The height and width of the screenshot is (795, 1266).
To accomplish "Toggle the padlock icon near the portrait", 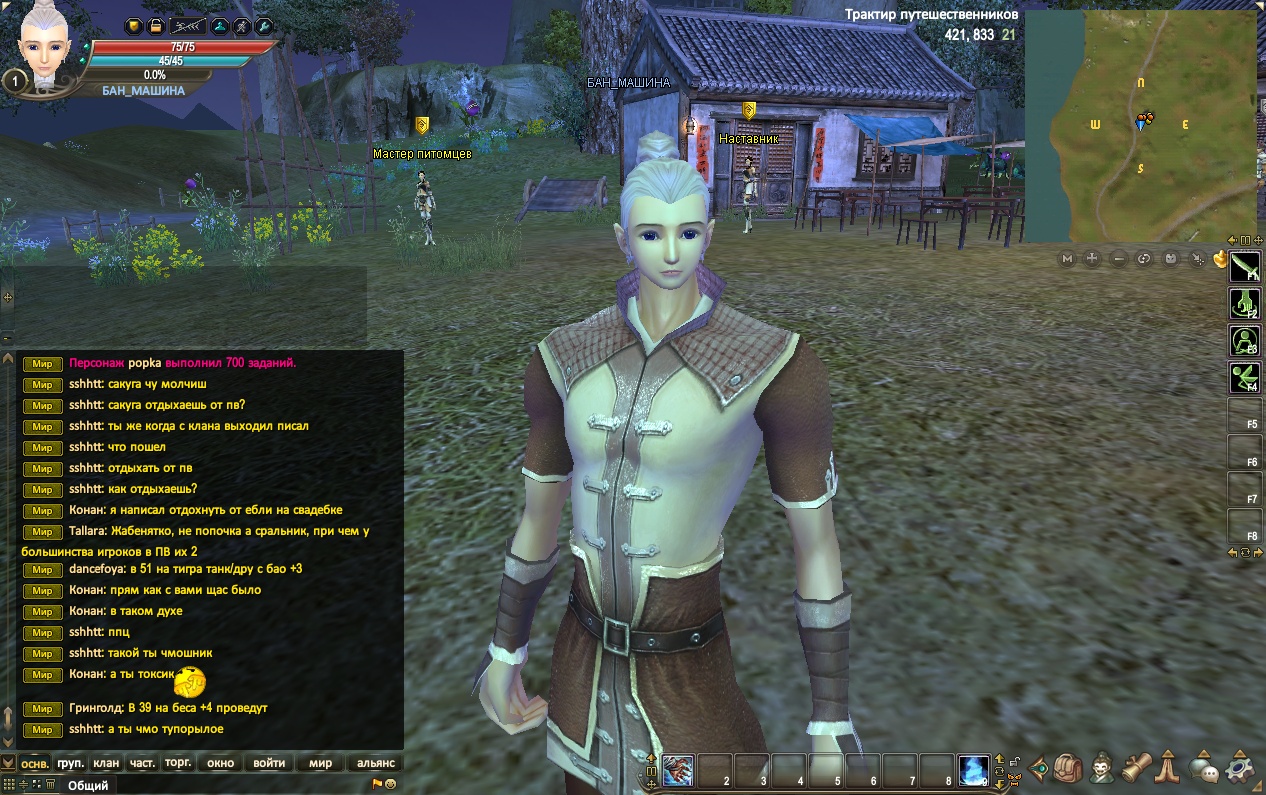I will click(x=156, y=26).
